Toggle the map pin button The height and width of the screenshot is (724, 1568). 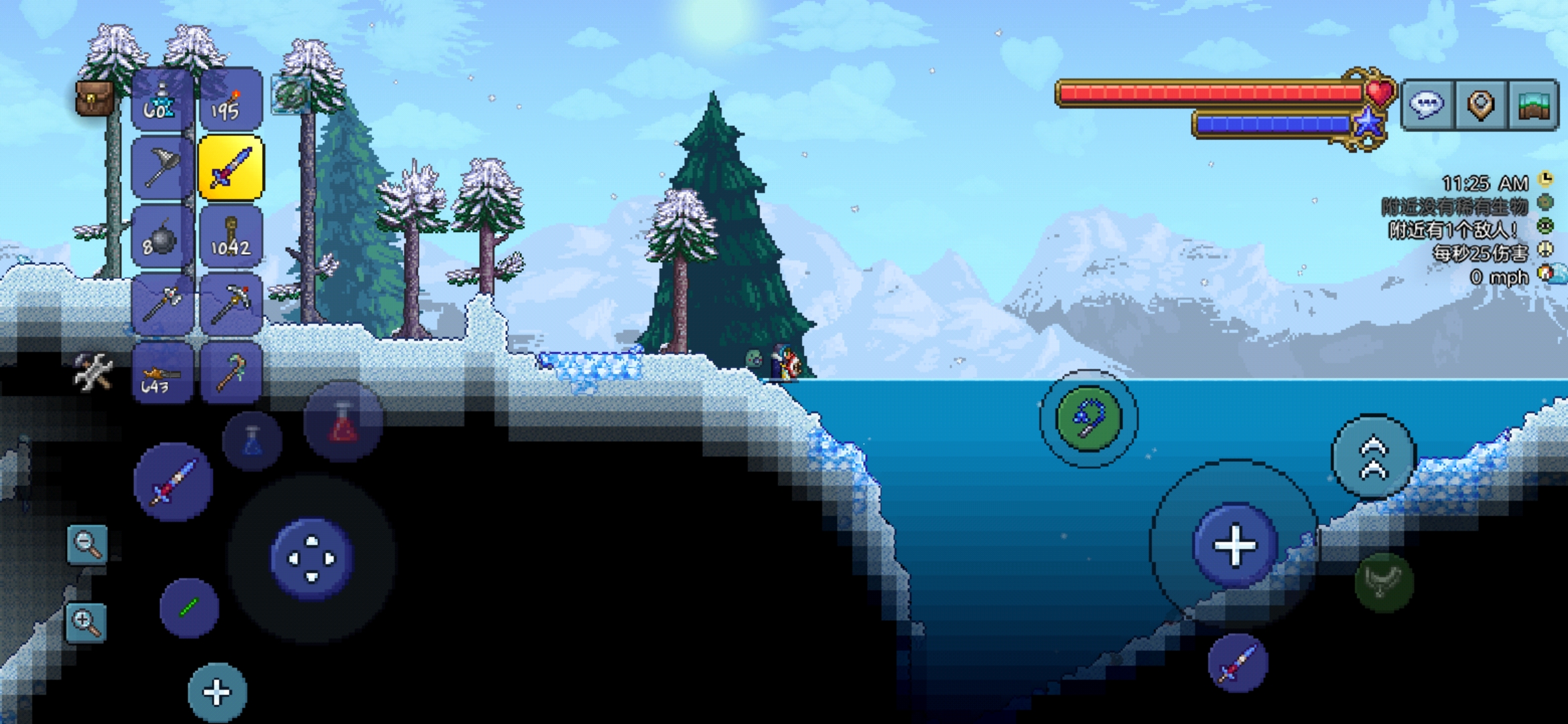[1481, 105]
